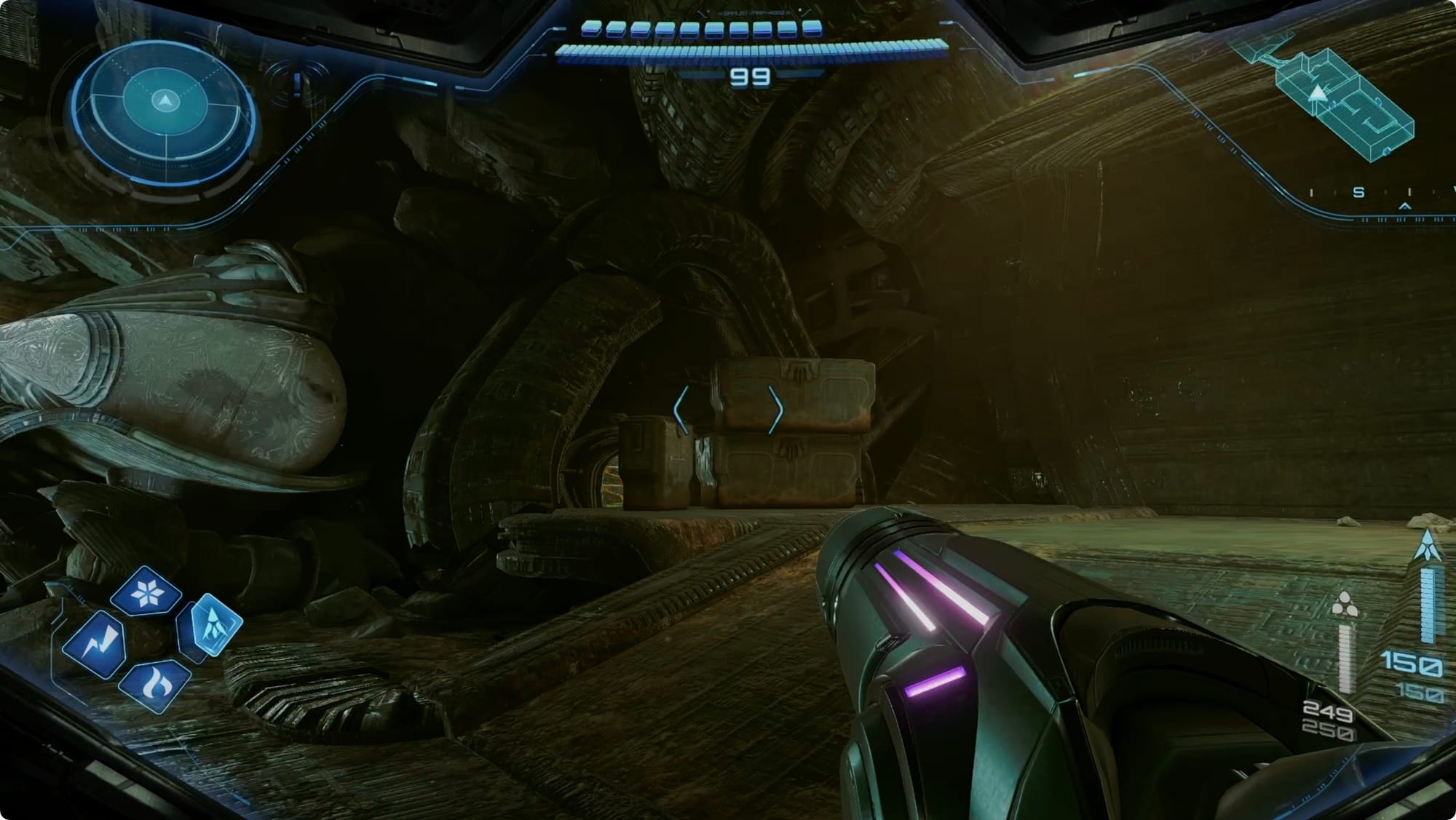Screen dimensions: 1456x820
Task: Activate the flame fire shot icon
Action: click(x=153, y=685)
